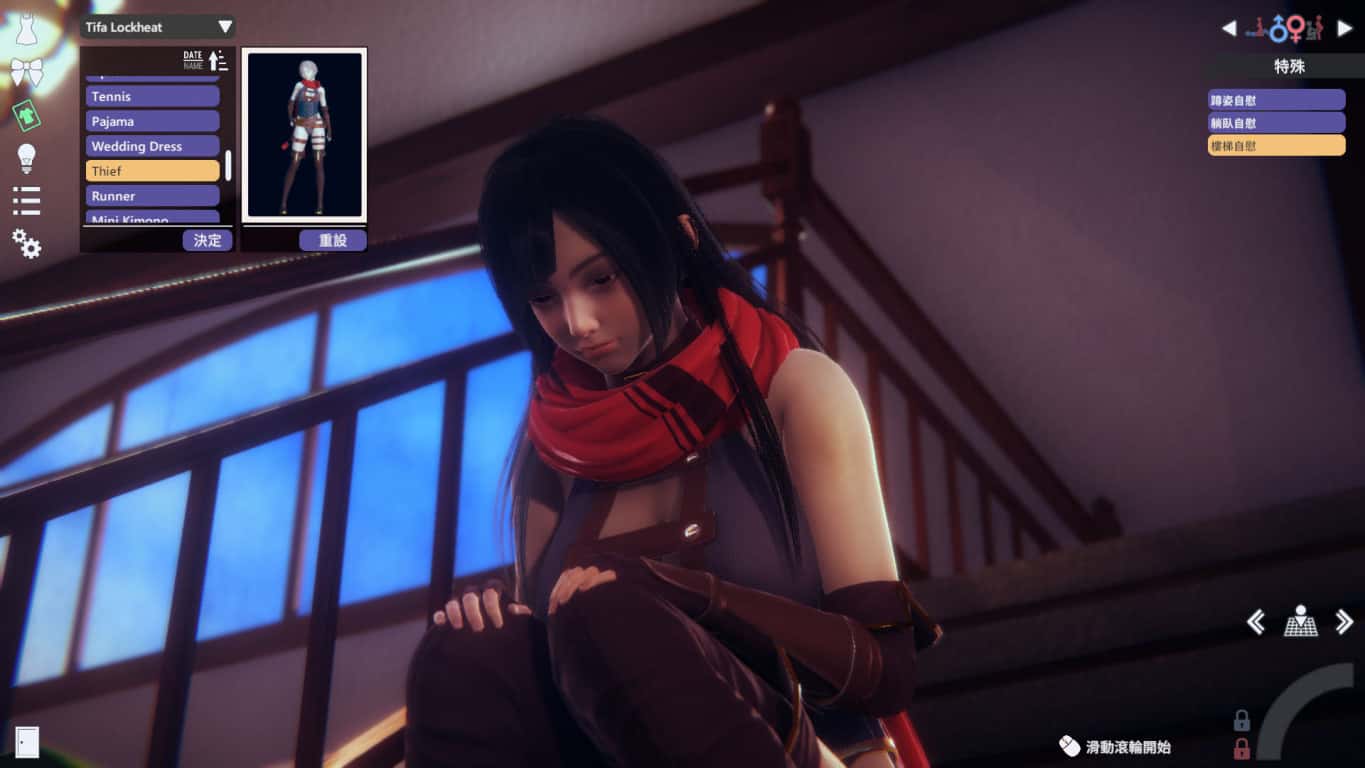
Task: Choose the 蹲姿自慰 pose entry
Action: pyautogui.click(x=1275, y=98)
